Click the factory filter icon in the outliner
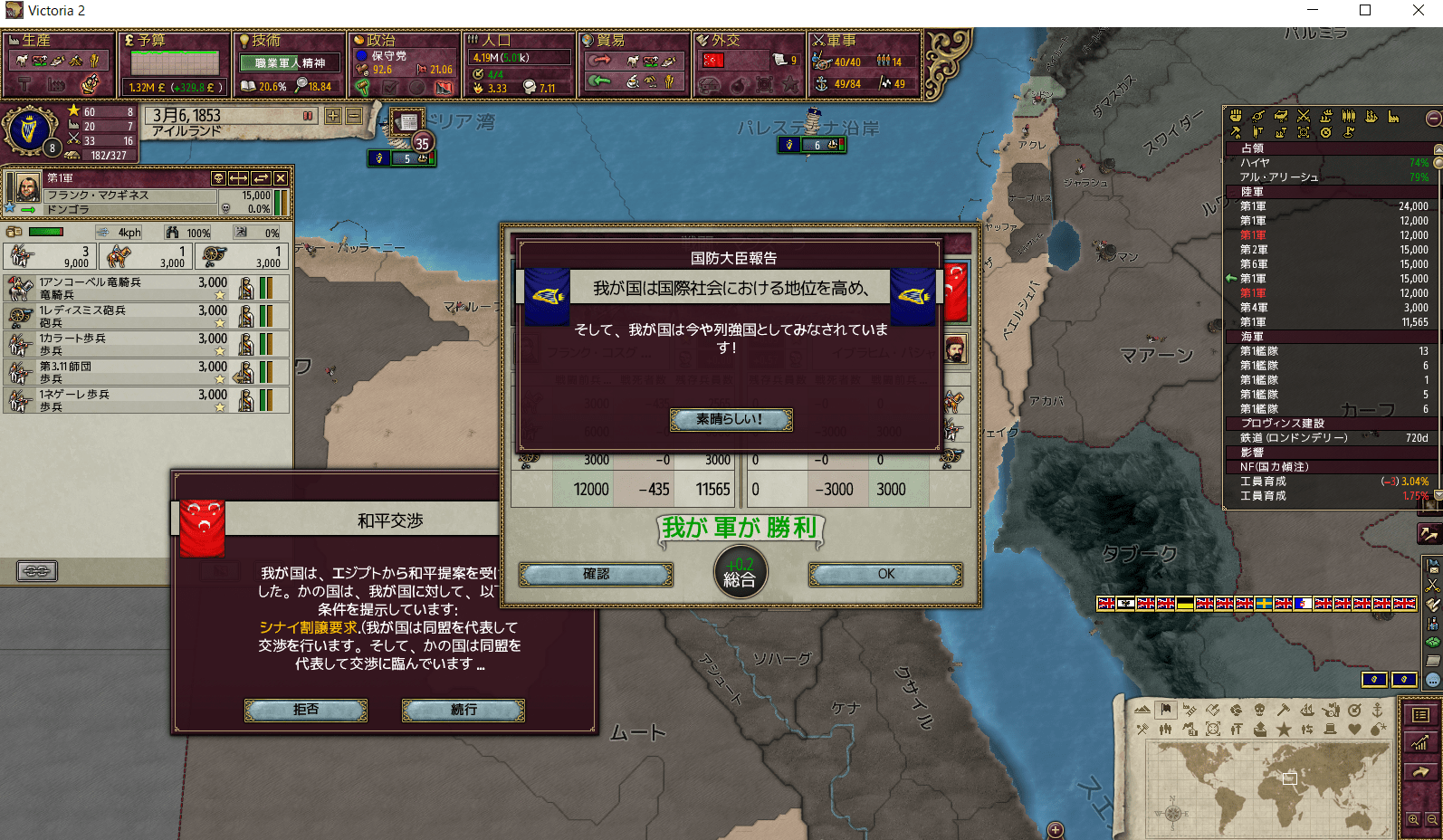1443x840 pixels. click(x=1394, y=117)
